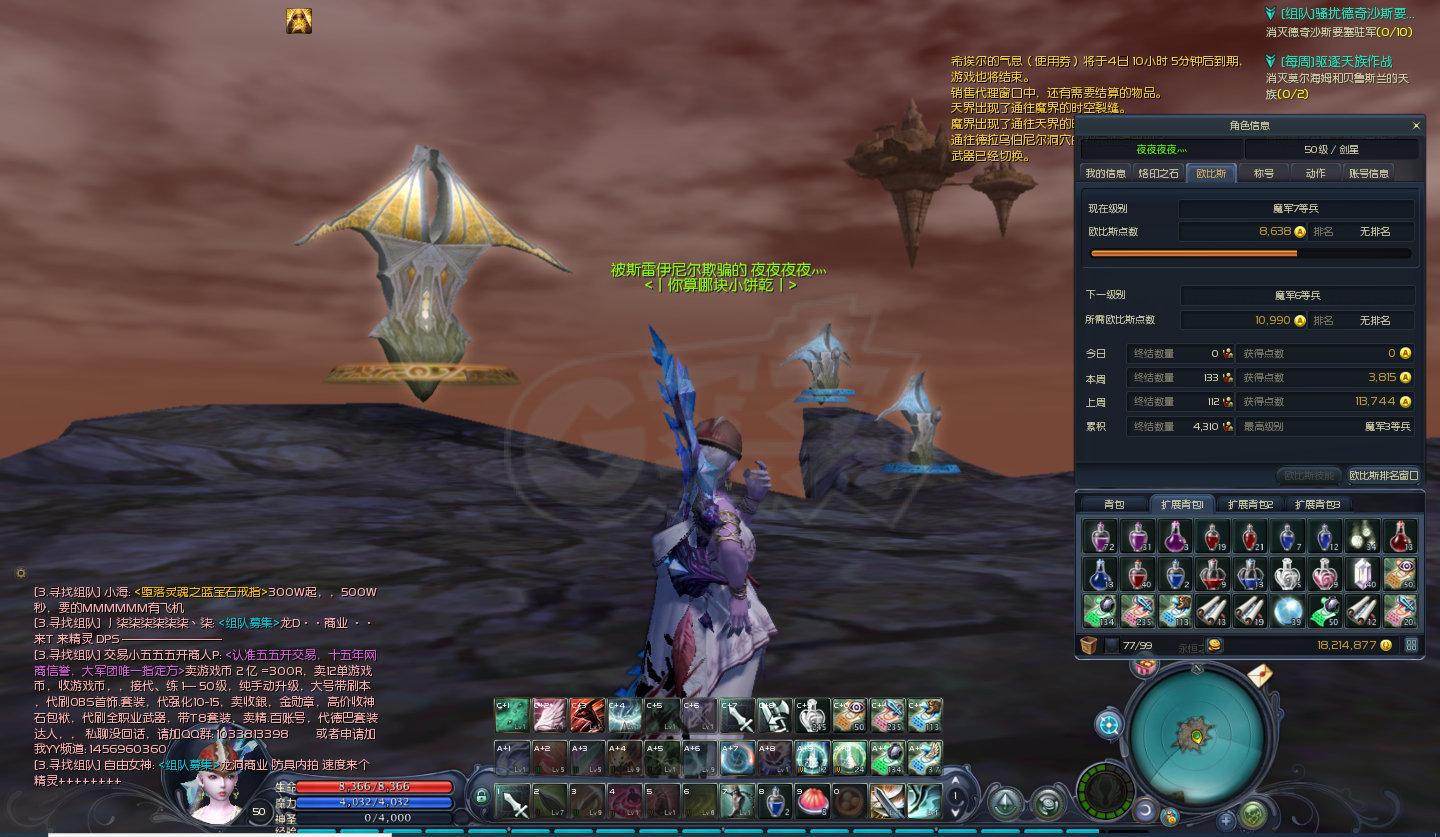This screenshot has height=837, width=1440.
Task: Click the golden buff icon at top left
Action: click(298, 21)
